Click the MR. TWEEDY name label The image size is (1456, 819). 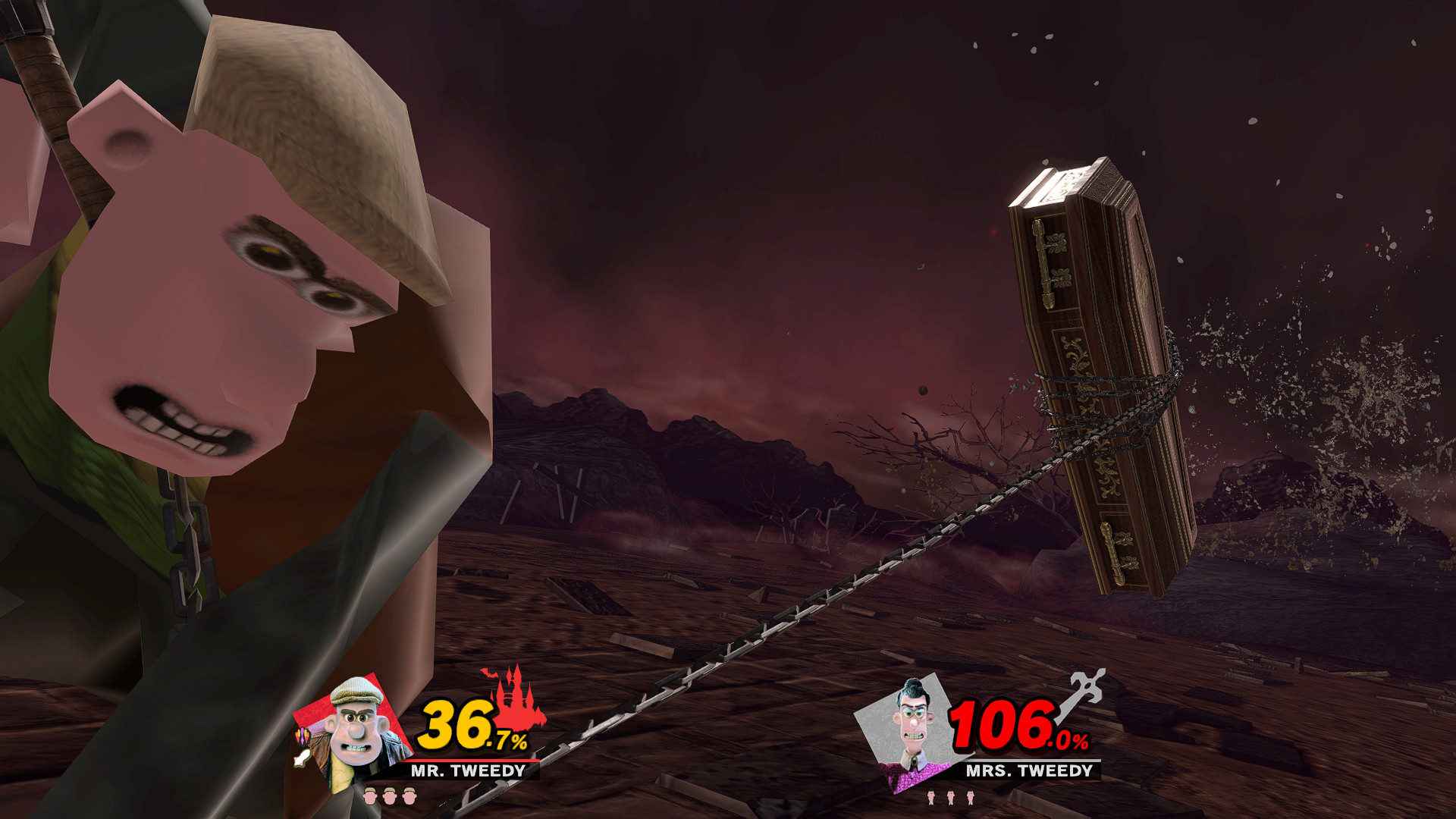click(x=466, y=771)
